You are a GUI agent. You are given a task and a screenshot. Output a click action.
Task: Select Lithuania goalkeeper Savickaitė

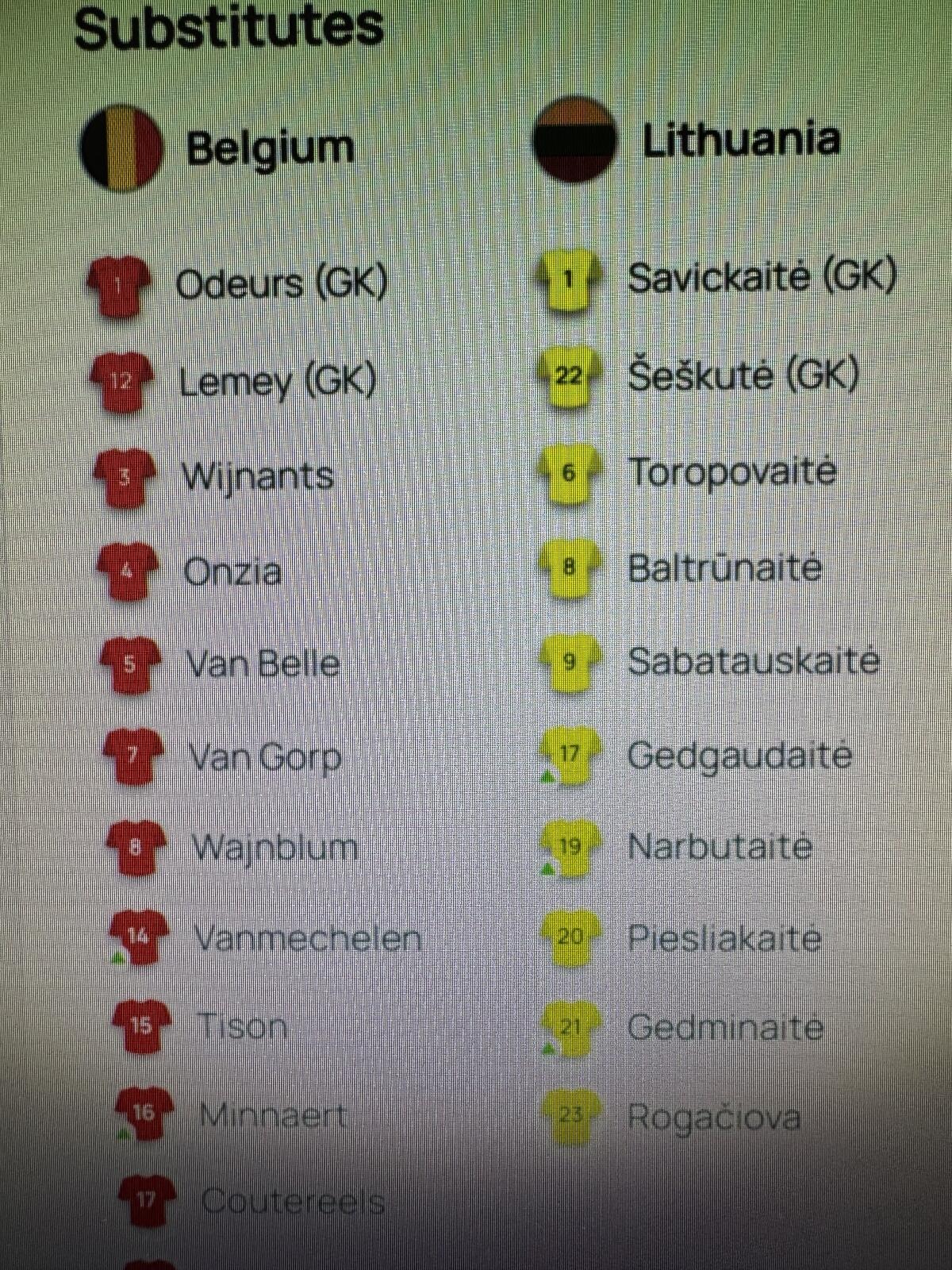(x=761, y=278)
